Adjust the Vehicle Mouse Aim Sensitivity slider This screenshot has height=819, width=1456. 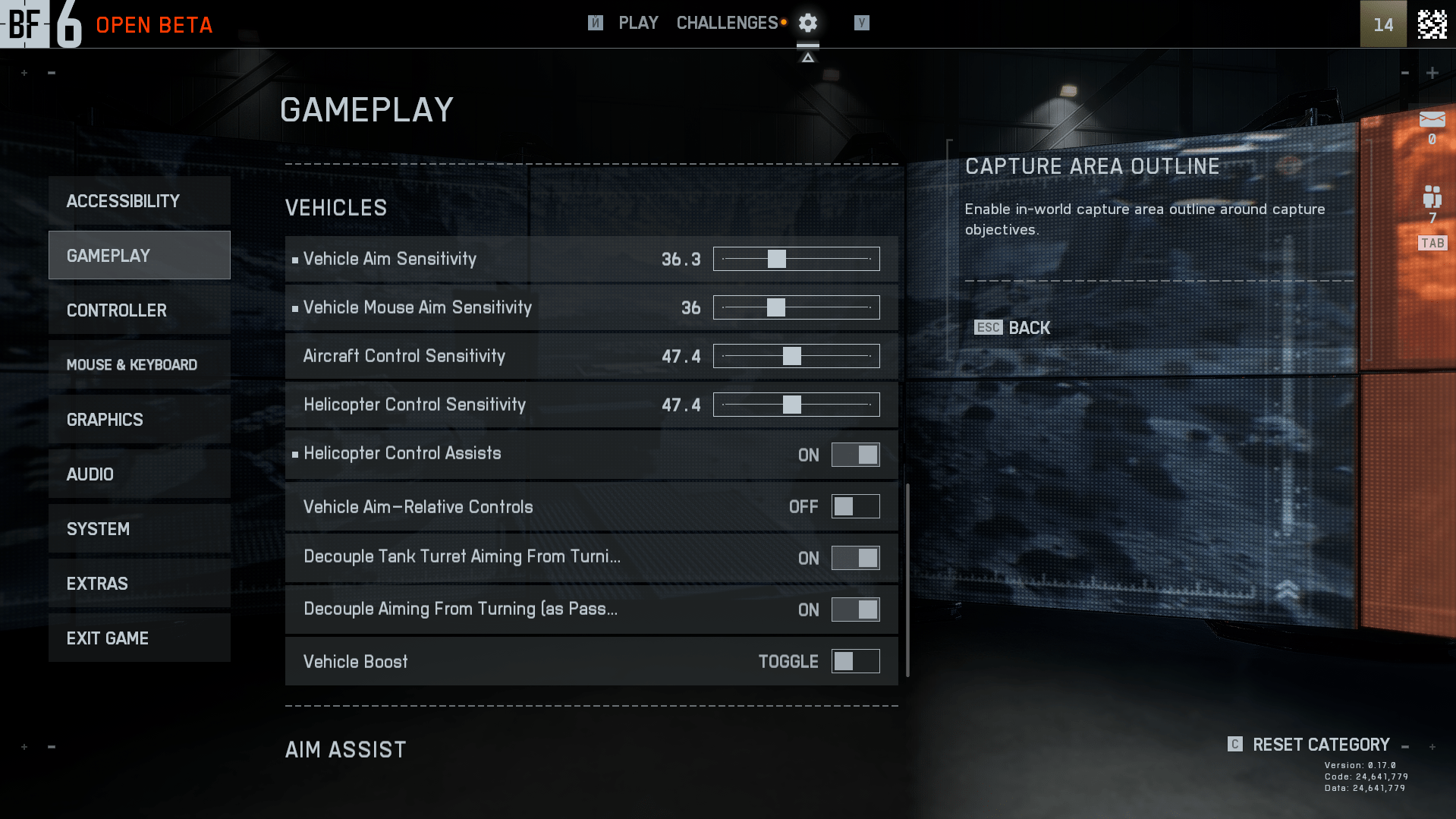796,307
